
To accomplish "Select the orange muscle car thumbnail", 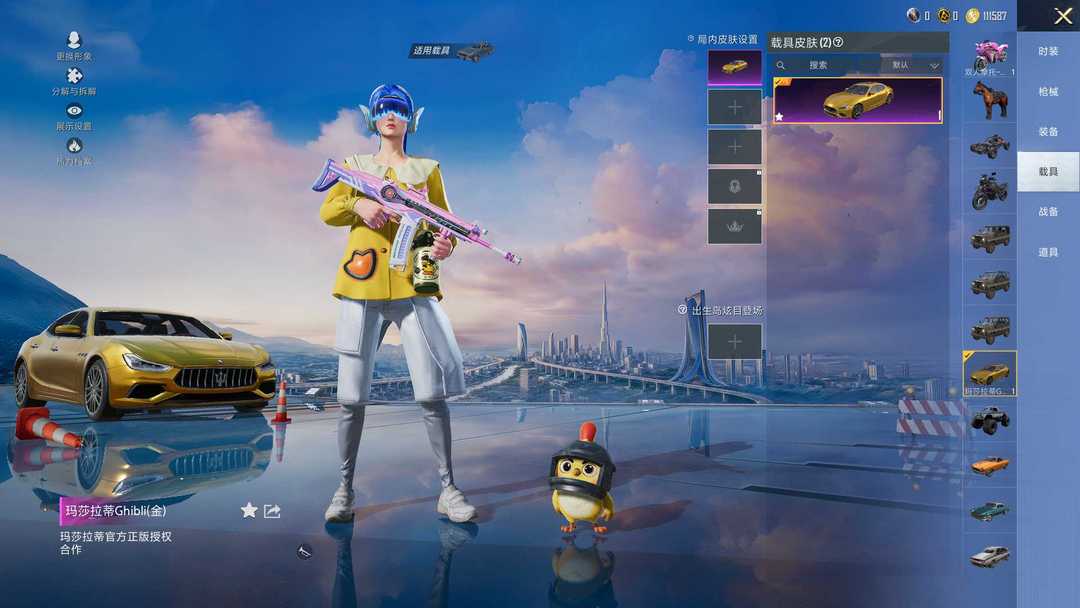I will coord(990,465).
